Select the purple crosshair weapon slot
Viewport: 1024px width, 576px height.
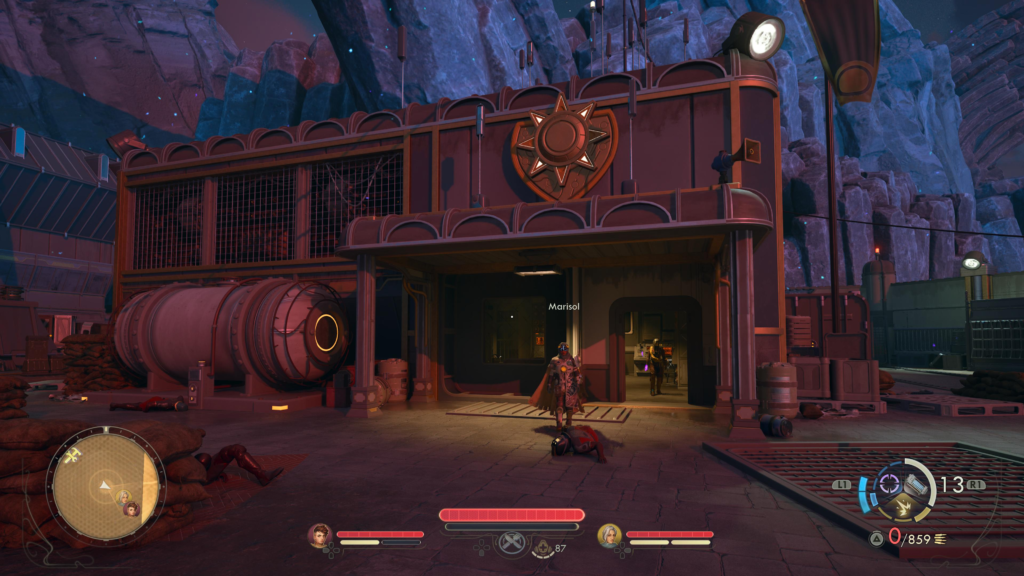tap(889, 484)
